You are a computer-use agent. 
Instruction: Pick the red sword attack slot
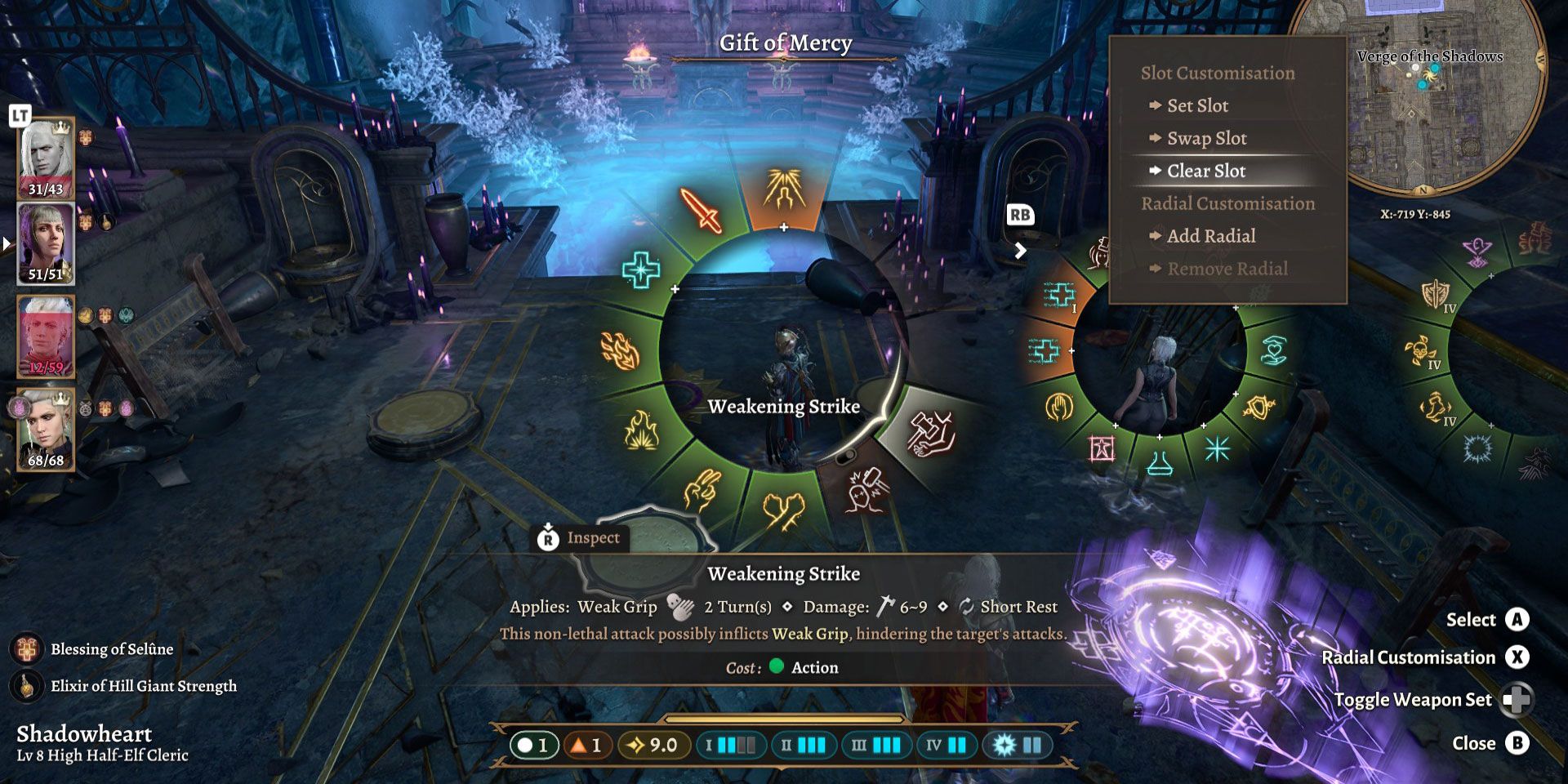pyautogui.click(x=701, y=211)
